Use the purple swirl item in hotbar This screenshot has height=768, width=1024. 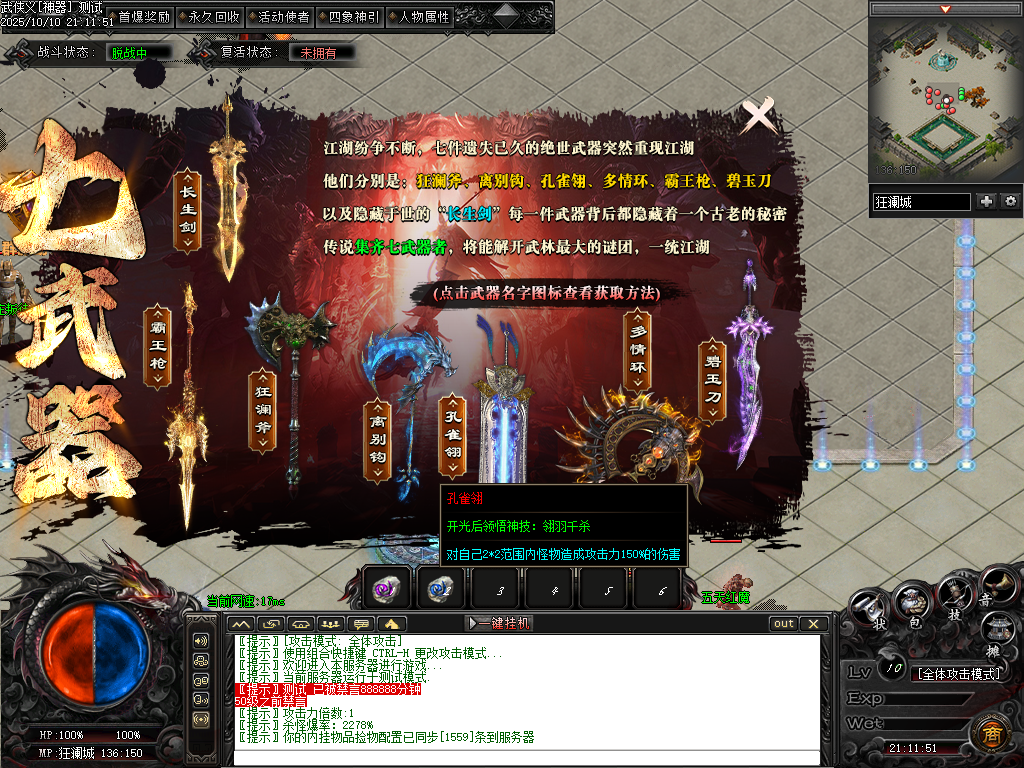tap(385, 590)
